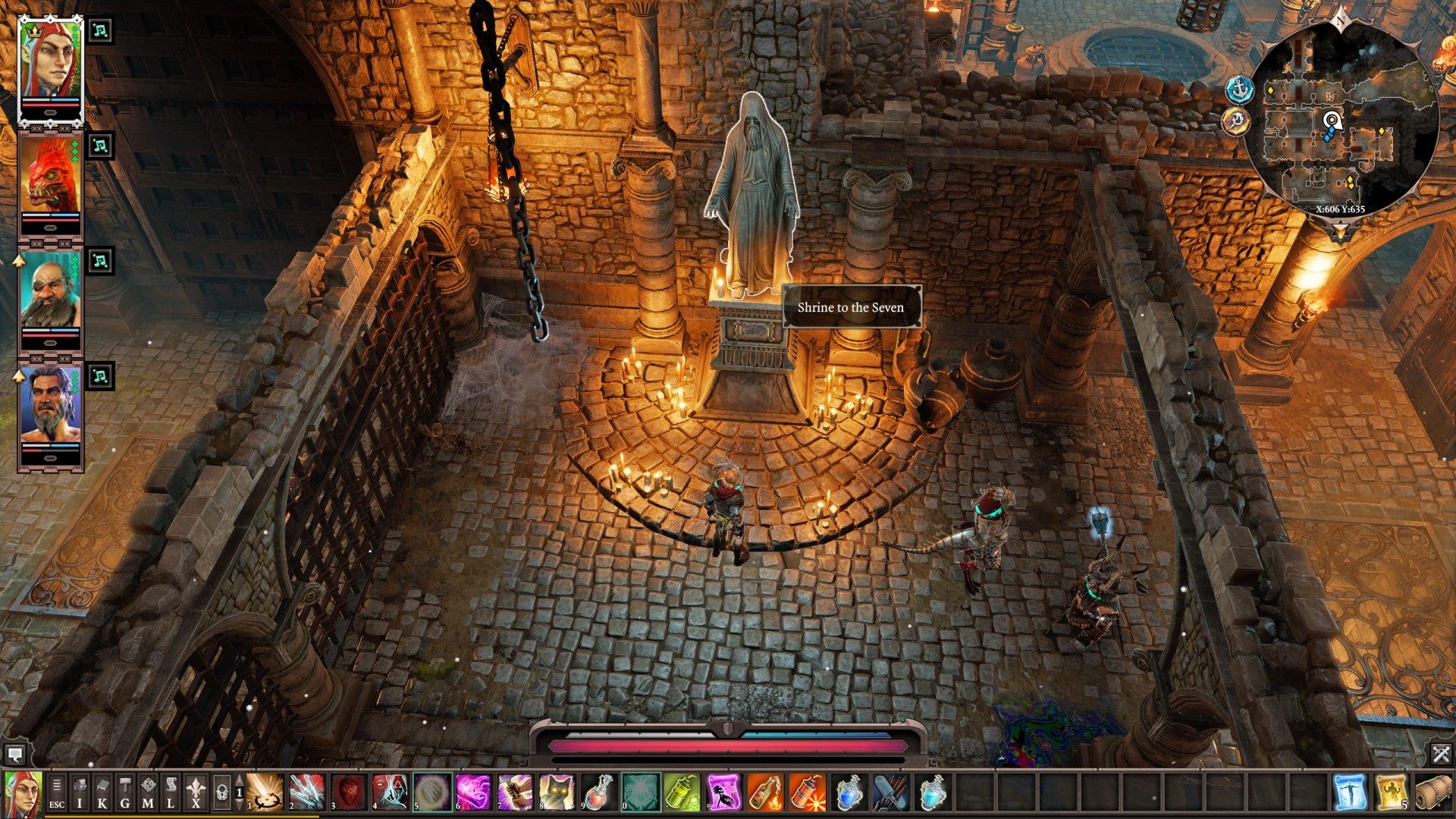Cycle hotbar rows with the up arrow

pos(240,780)
